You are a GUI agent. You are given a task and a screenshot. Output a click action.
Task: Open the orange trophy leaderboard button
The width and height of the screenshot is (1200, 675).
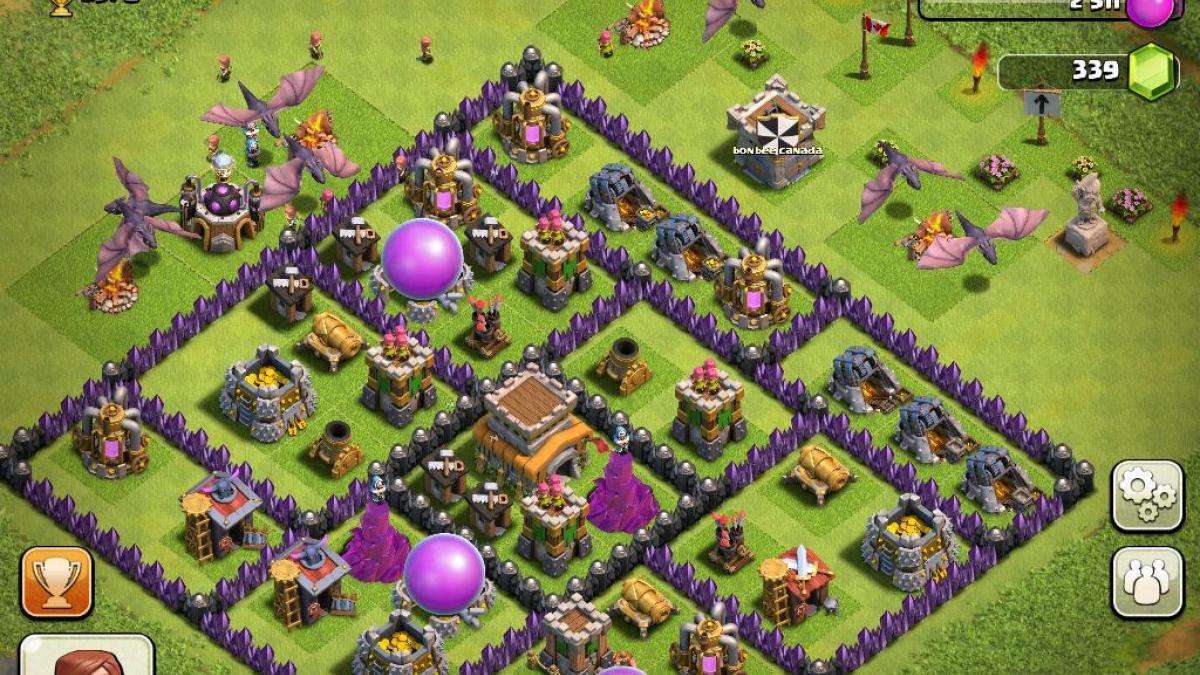point(57,582)
